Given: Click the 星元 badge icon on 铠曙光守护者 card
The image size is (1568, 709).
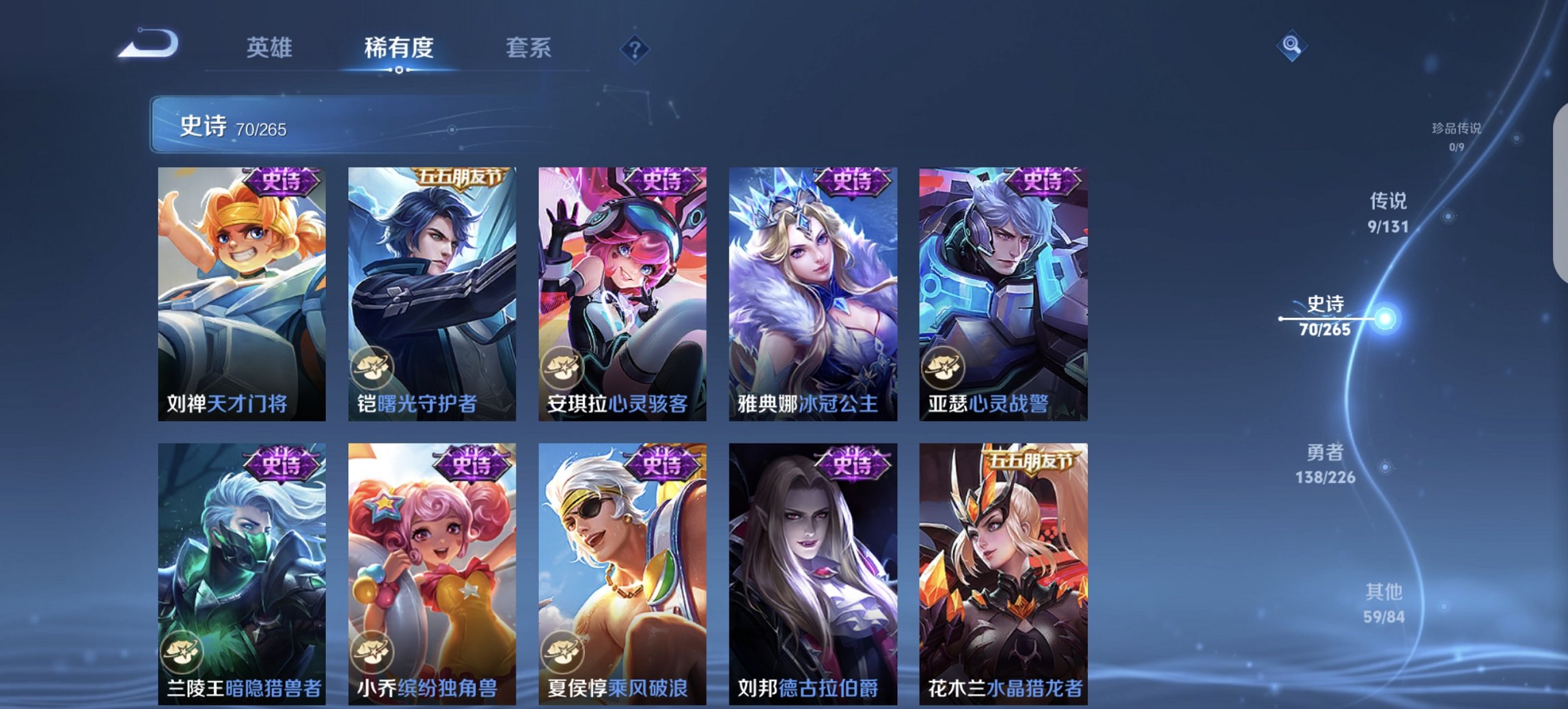Looking at the screenshot, I should pos(374,367).
